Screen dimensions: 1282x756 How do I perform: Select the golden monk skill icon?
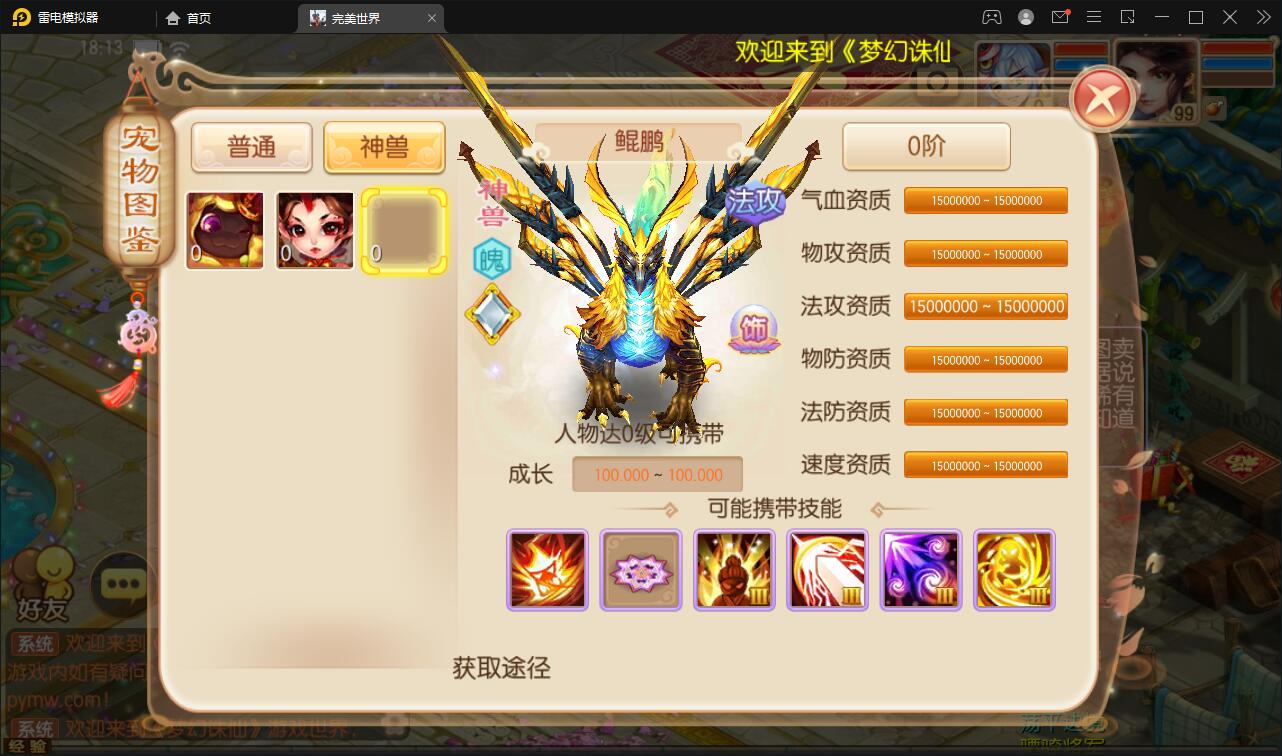point(733,570)
